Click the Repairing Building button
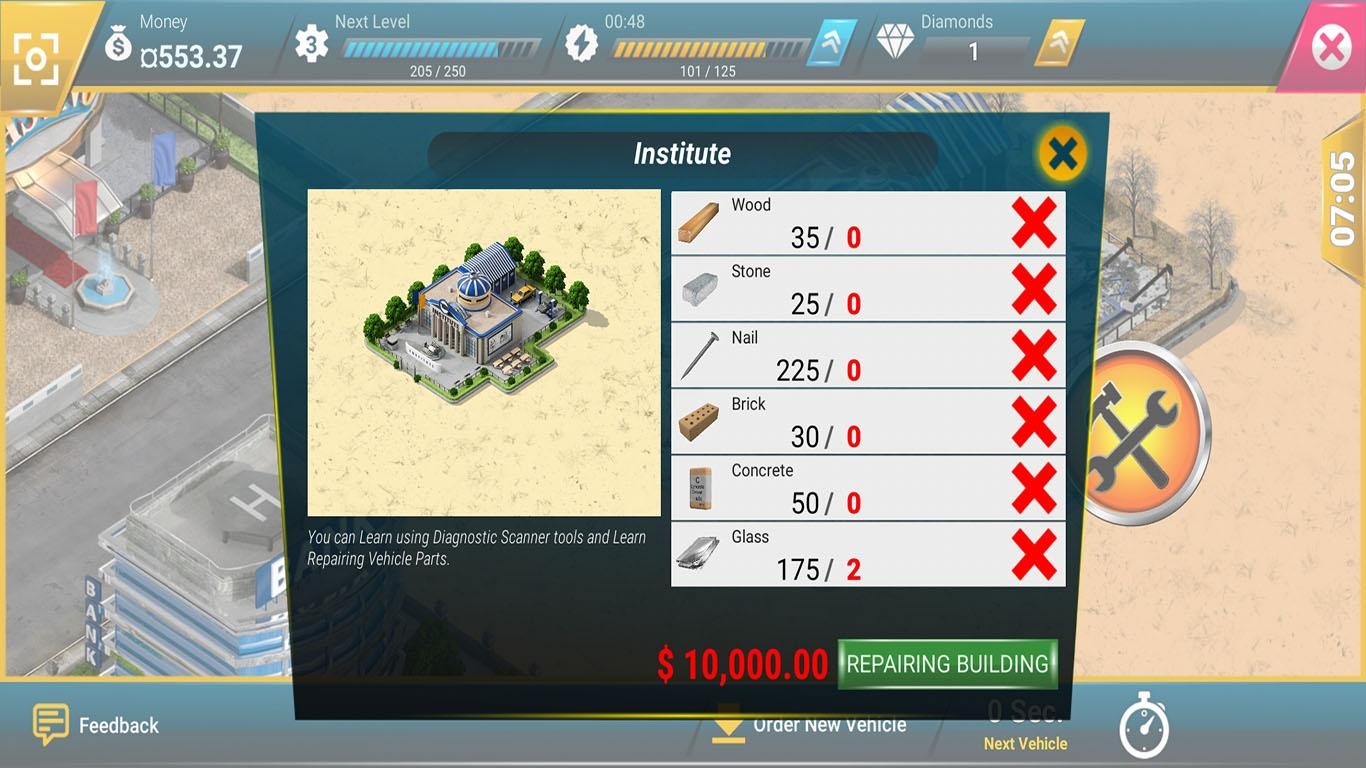 (x=947, y=664)
